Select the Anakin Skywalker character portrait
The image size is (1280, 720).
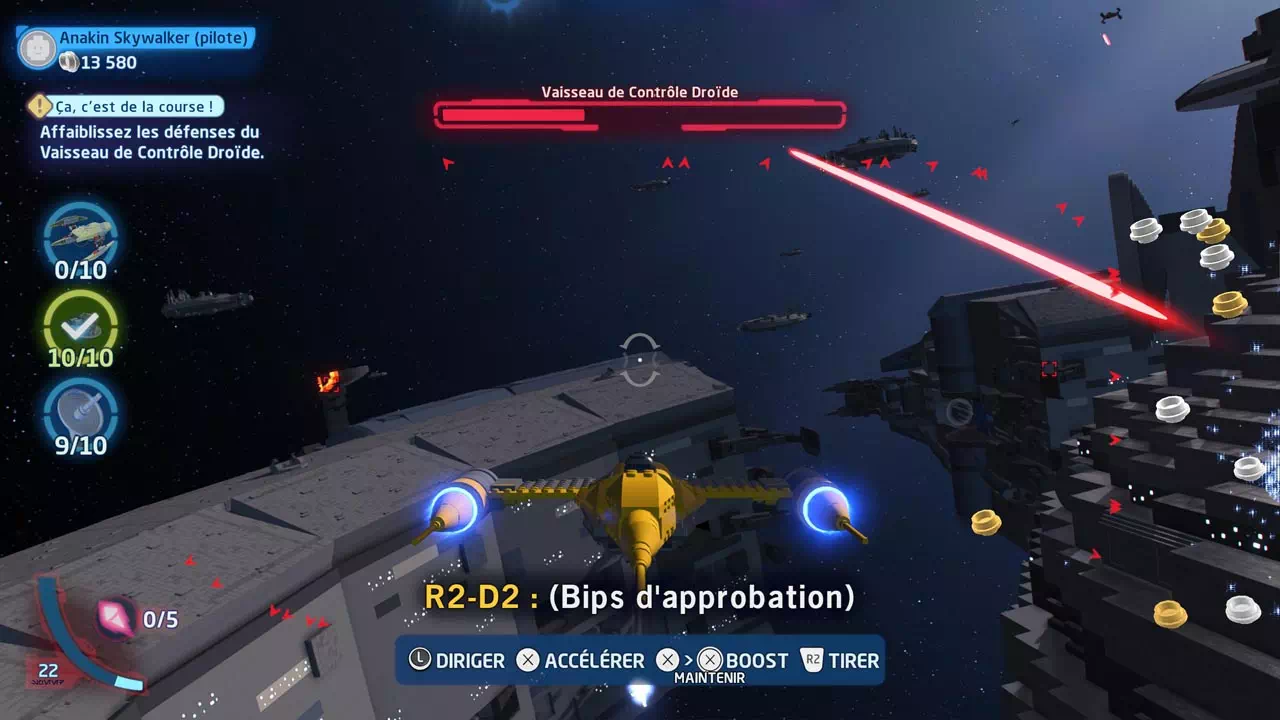[x=38, y=48]
